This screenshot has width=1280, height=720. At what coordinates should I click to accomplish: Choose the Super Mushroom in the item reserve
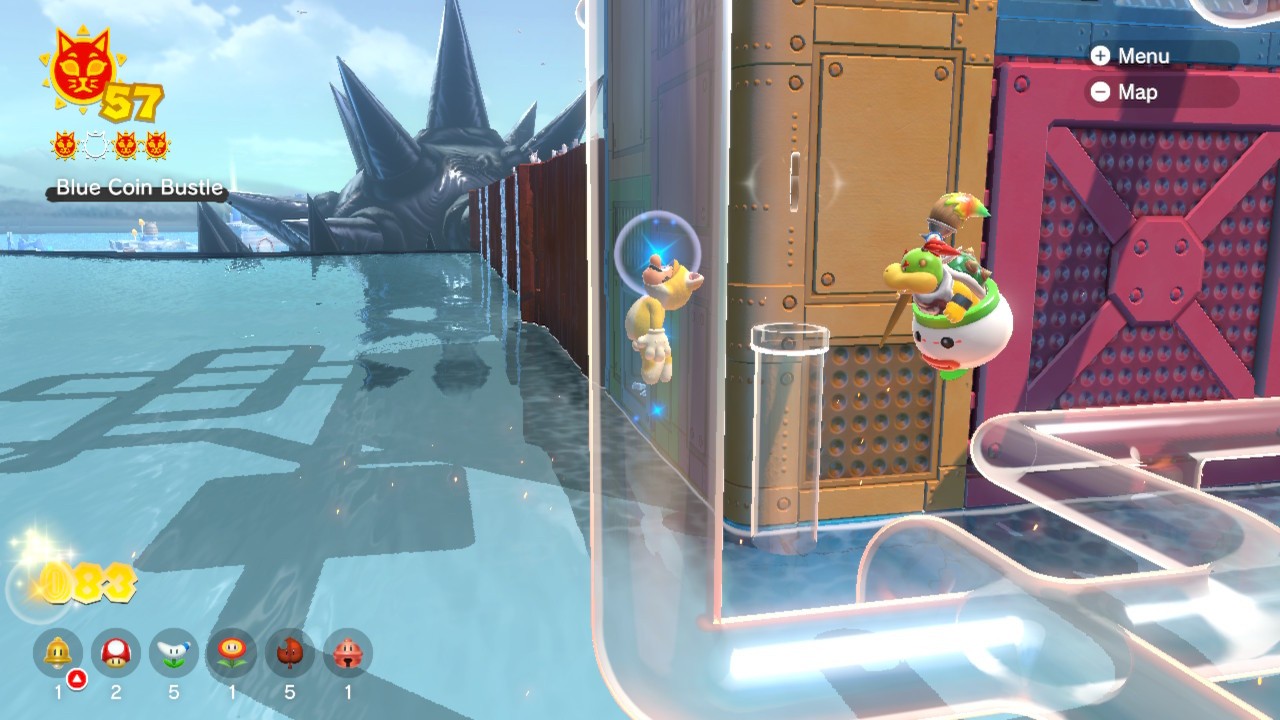click(116, 653)
